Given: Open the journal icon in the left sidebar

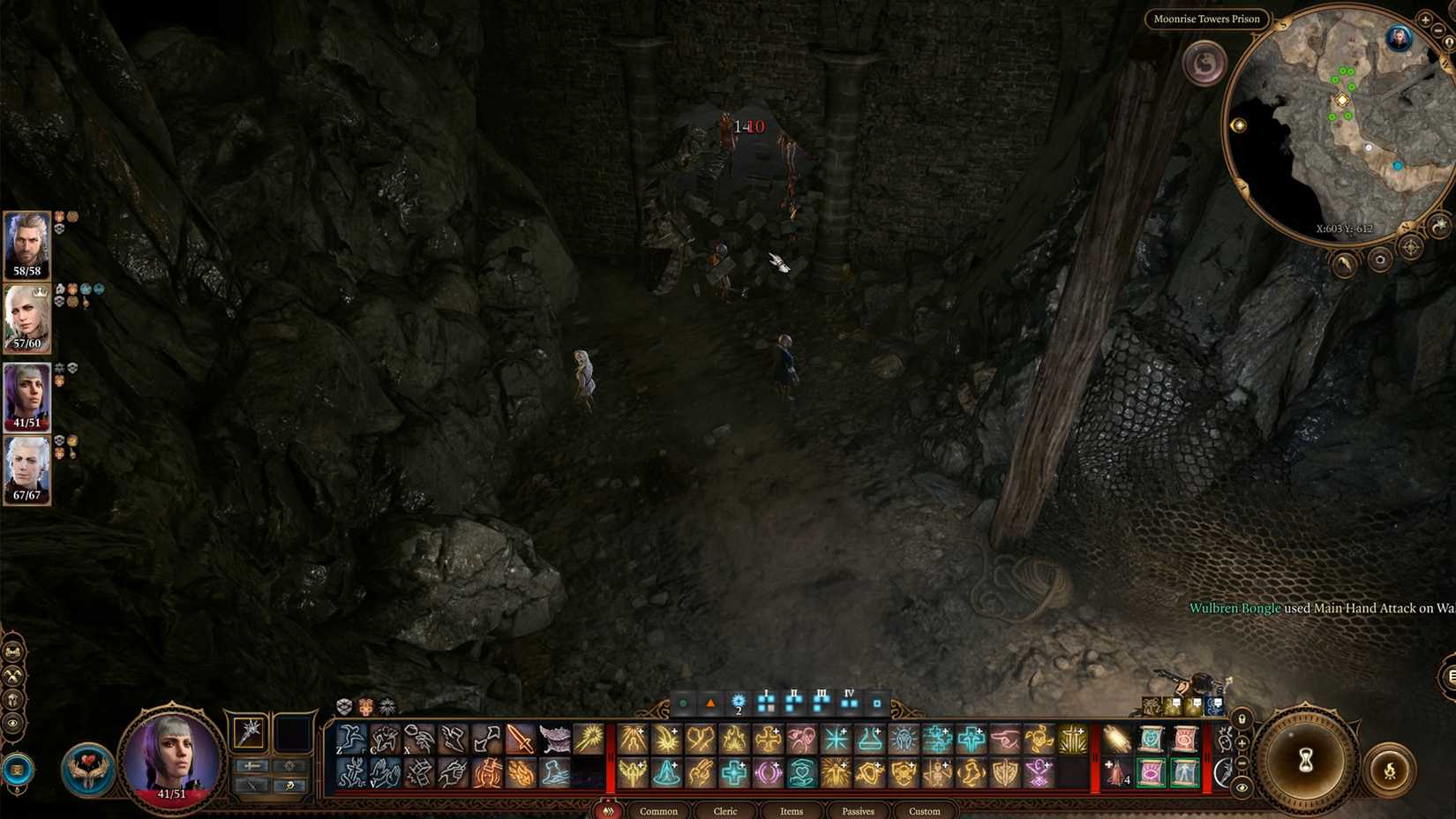Looking at the screenshot, I should (13, 650).
